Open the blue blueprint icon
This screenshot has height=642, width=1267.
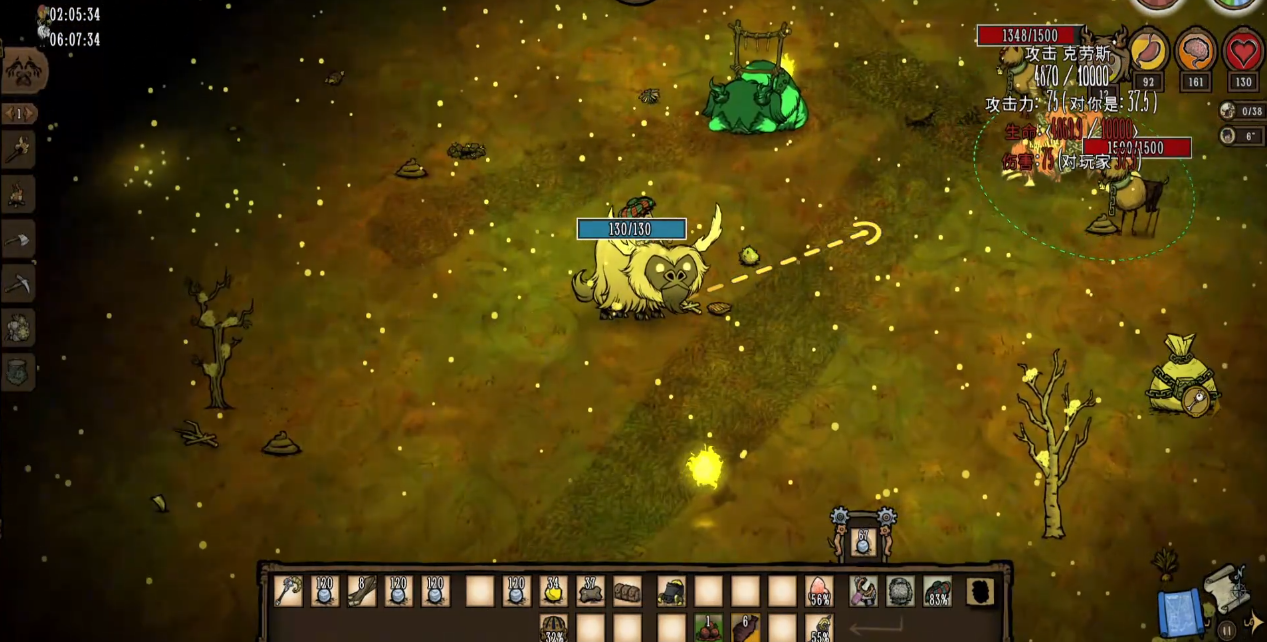(x=1178, y=612)
